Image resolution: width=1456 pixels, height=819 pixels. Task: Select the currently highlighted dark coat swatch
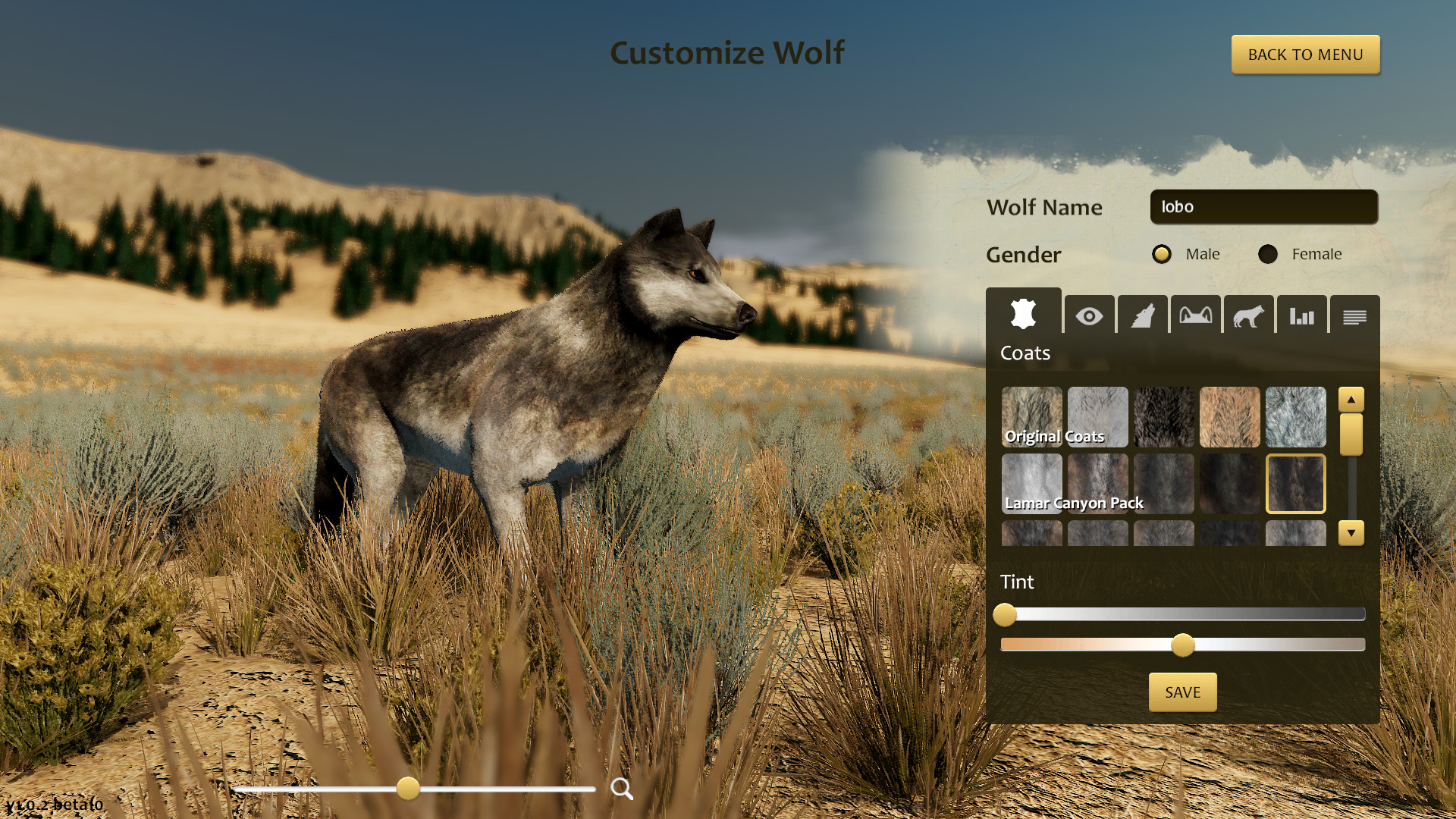(1295, 483)
